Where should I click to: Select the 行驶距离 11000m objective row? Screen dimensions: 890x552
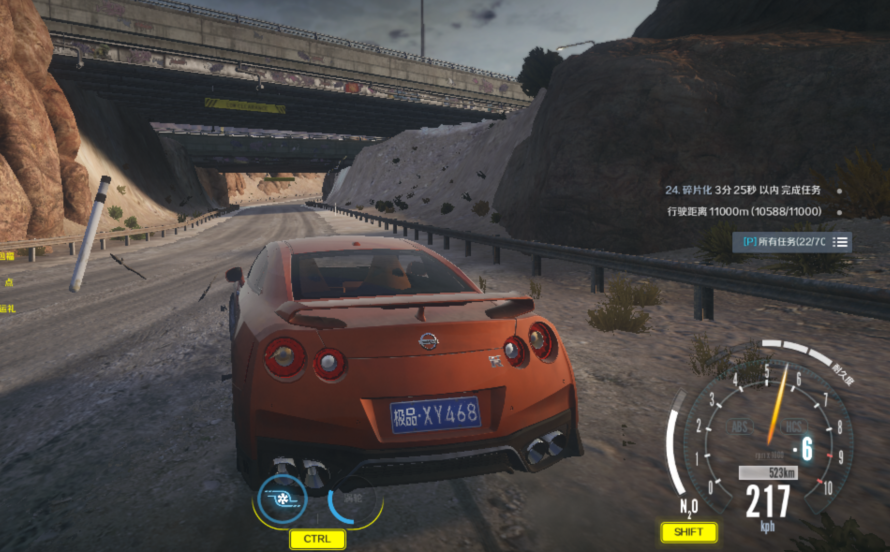click(x=743, y=211)
